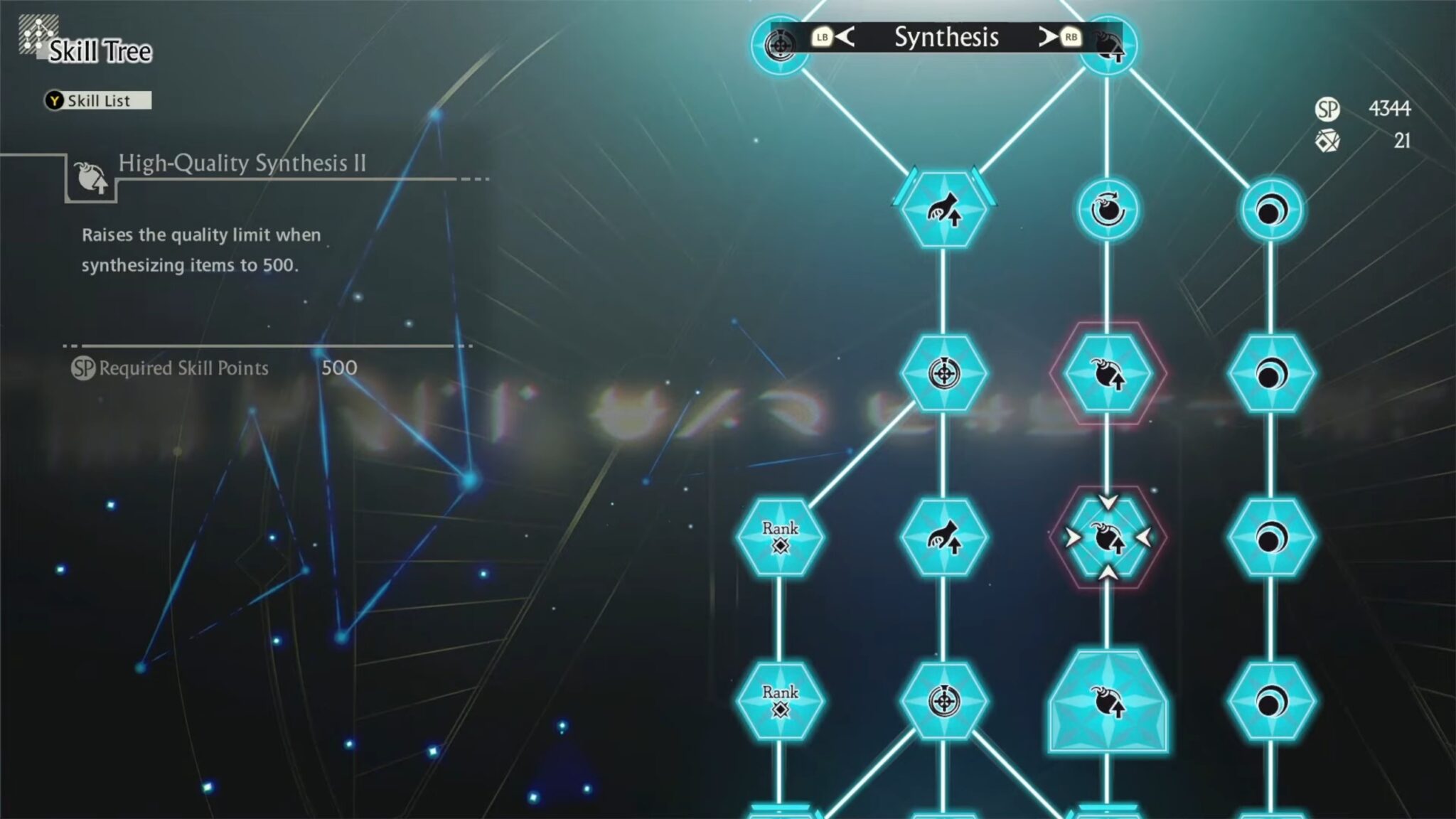Select the pink-outlined bomb node in second row
The height and width of the screenshot is (819, 1456).
(1108, 375)
